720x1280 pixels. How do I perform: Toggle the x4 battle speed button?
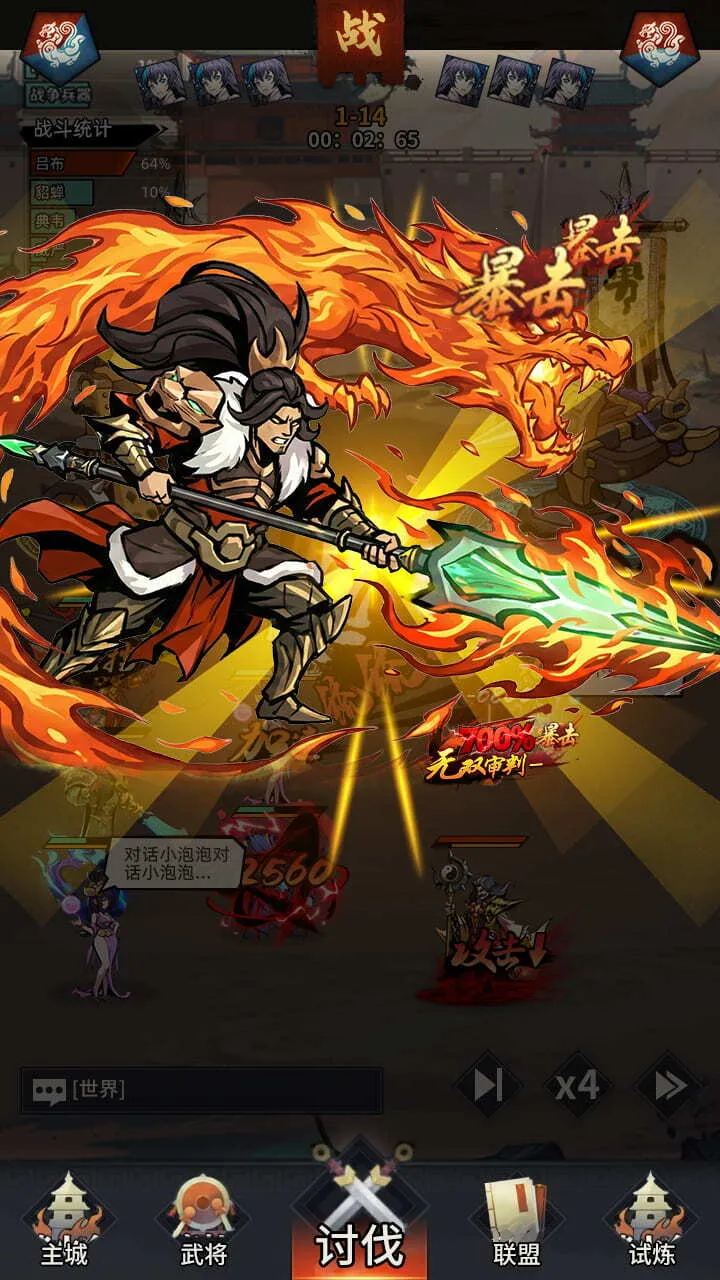(578, 1085)
